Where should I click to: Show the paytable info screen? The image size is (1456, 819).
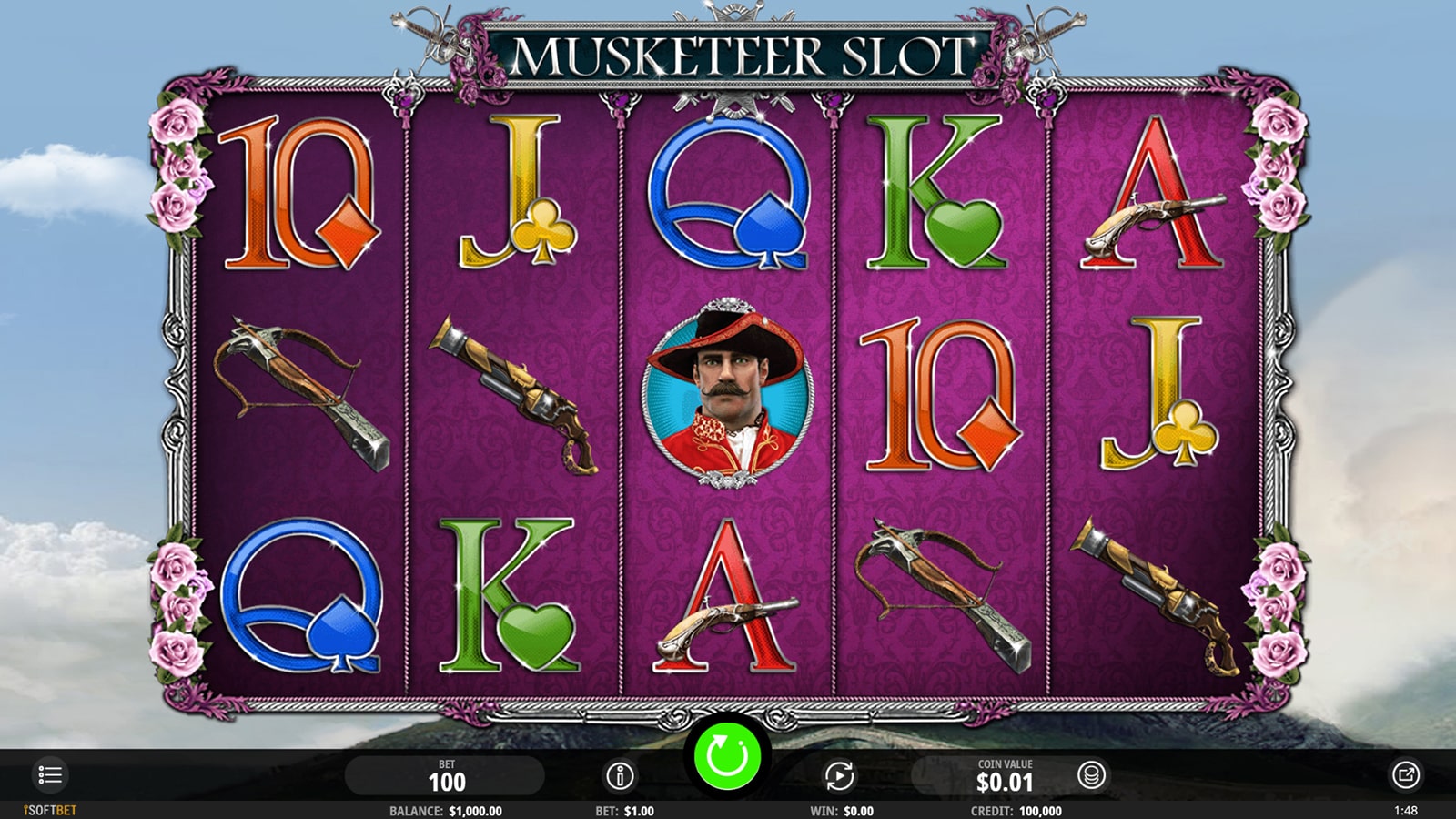point(620,776)
